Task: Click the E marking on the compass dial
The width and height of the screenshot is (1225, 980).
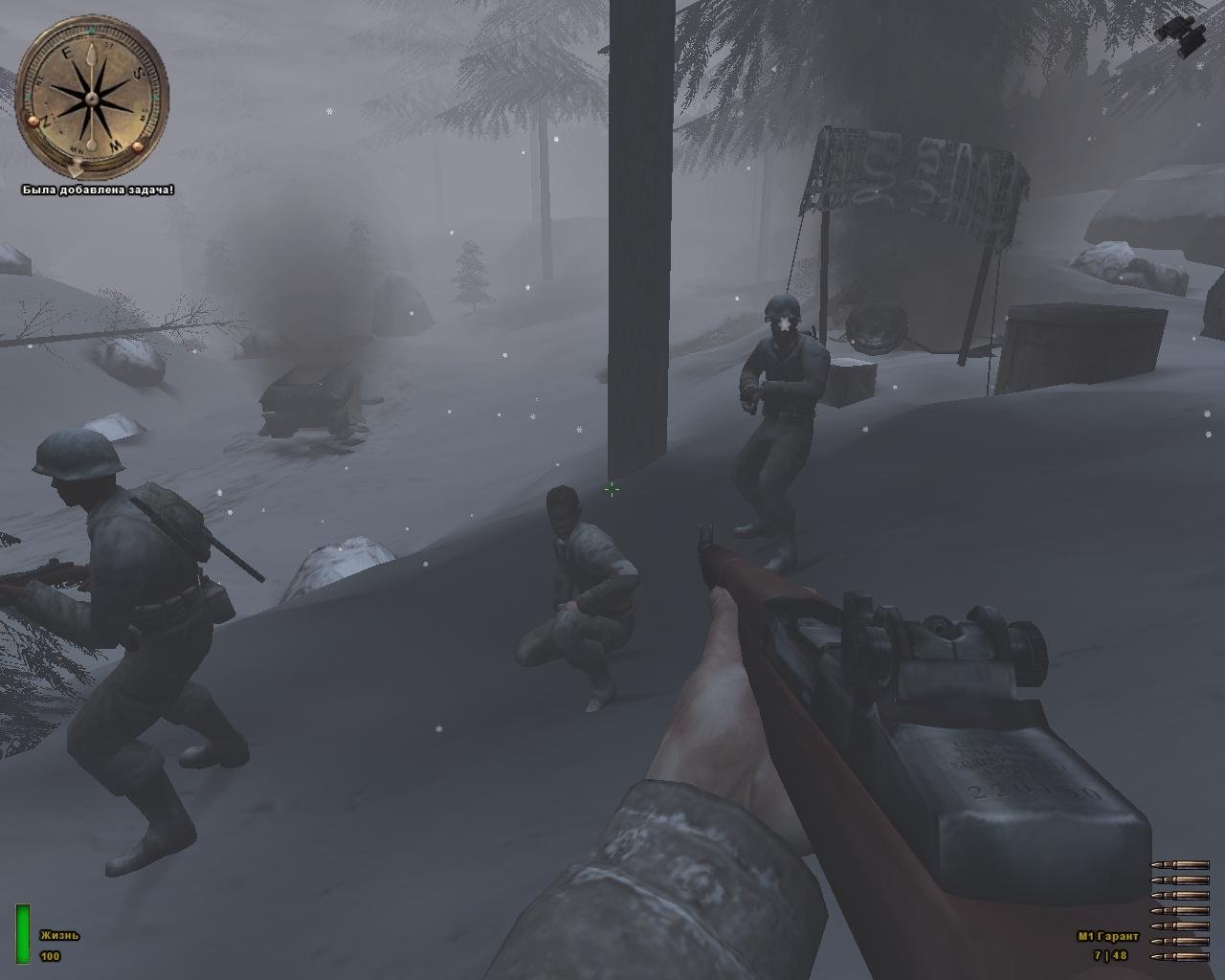Action: pos(67,52)
